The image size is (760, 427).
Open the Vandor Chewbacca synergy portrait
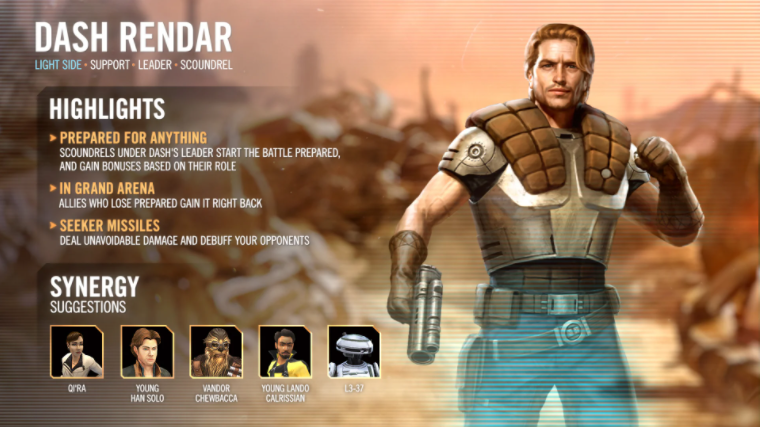pos(216,351)
